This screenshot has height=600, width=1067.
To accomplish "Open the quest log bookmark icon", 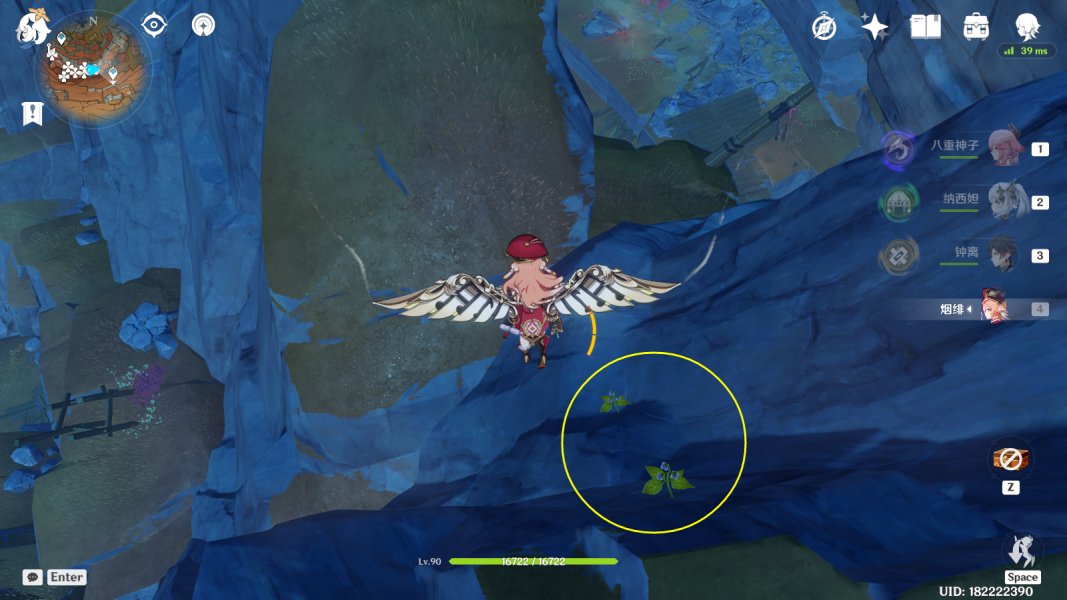I will click(x=32, y=114).
